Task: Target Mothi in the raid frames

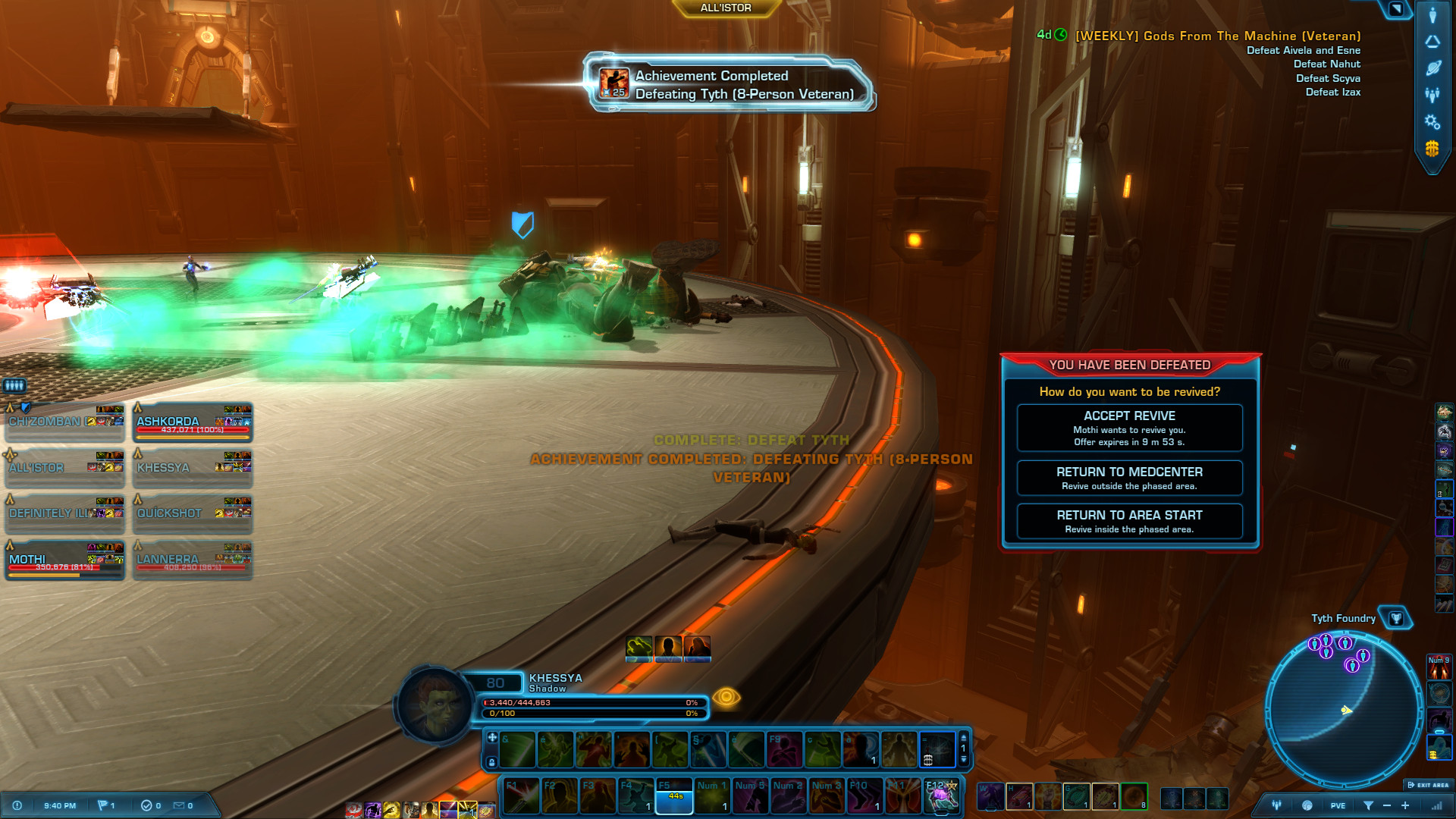Action: (x=64, y=561)
